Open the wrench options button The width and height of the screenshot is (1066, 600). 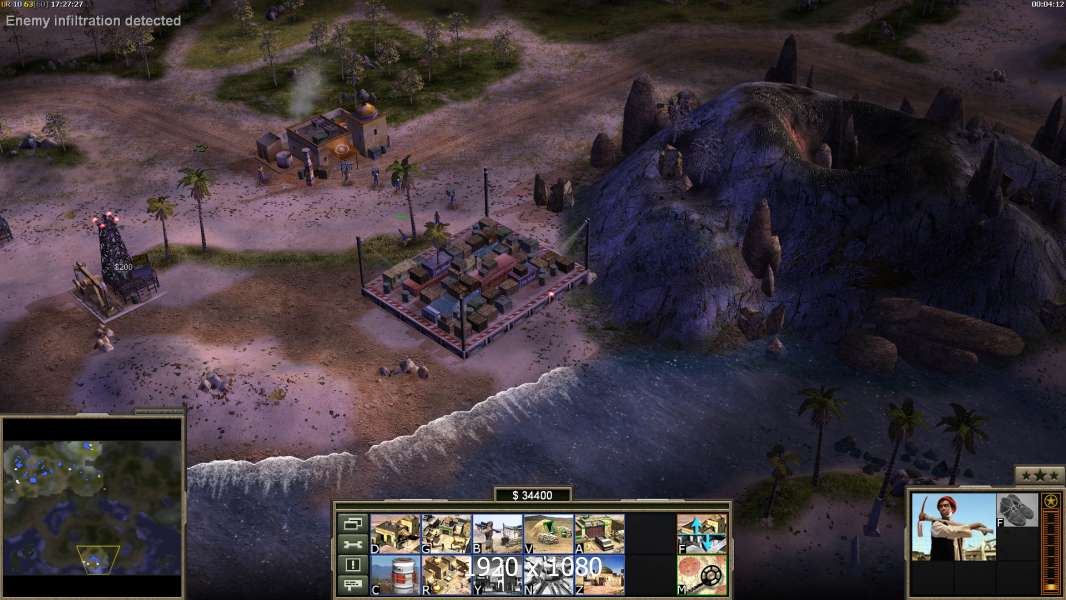click(x=352, y=544)
